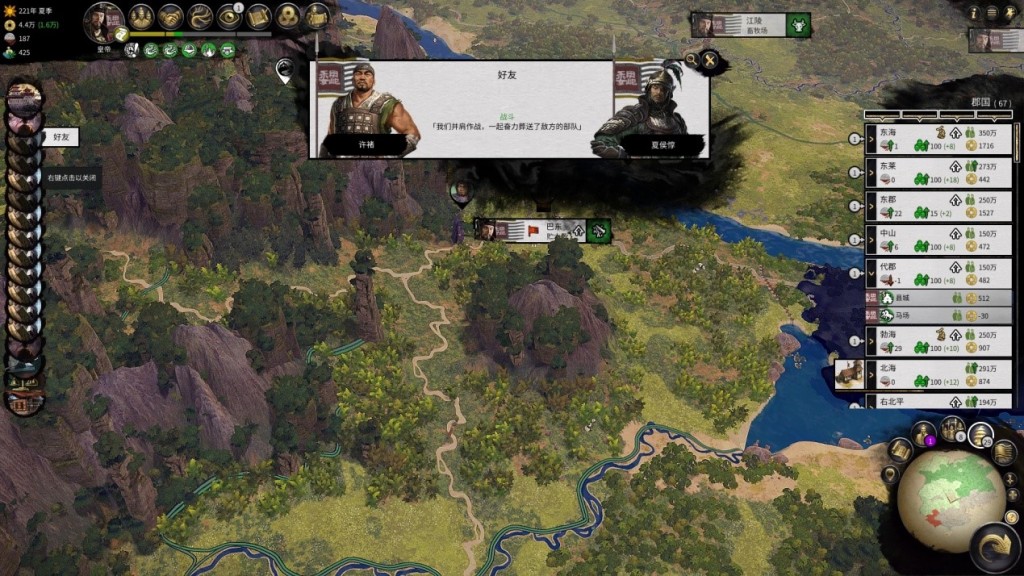Expand the Dong commandery row arrow

pyautogui.click(x=872, y=207)
